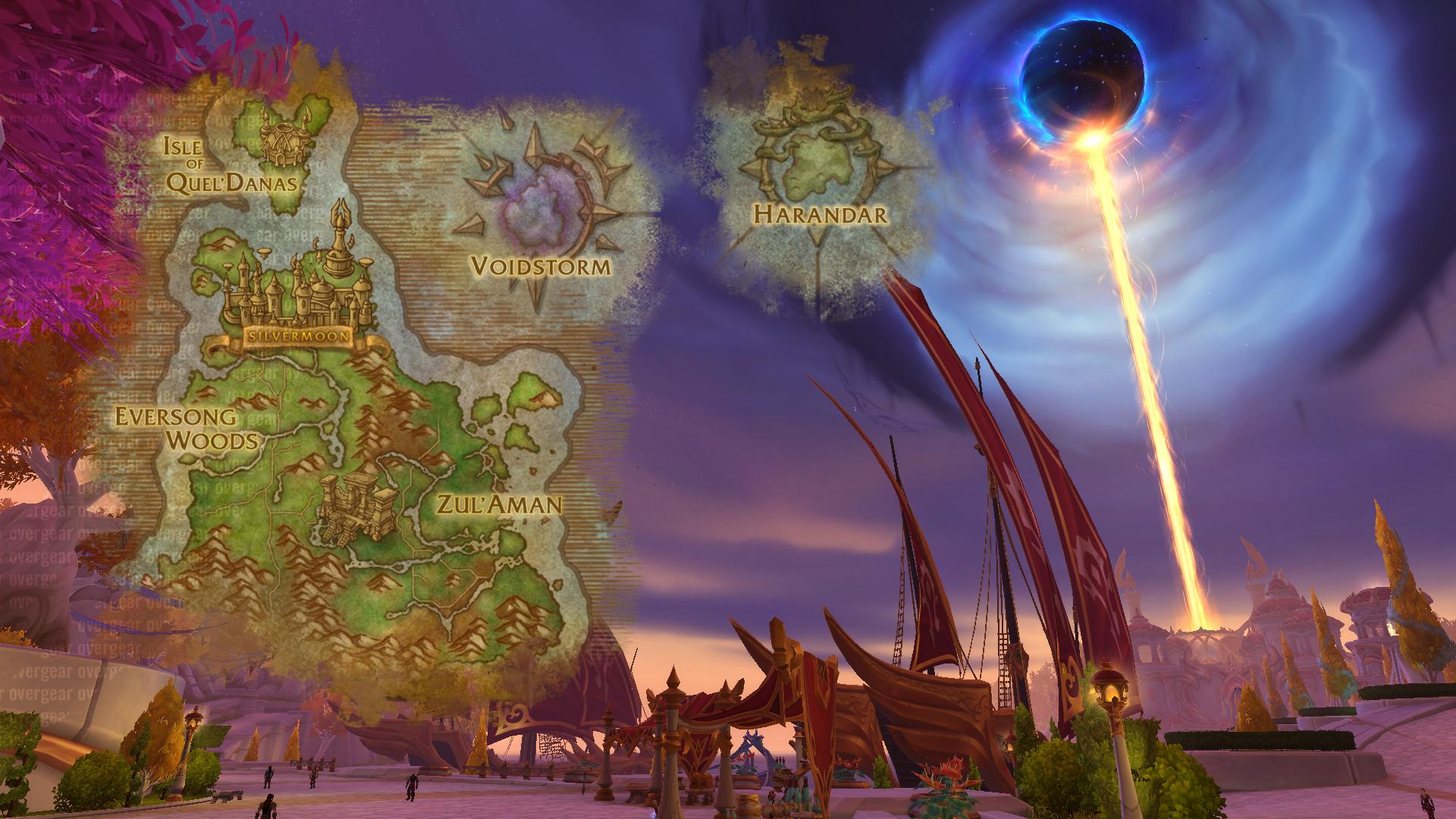Pick the Harandar zone map
The image size is (1456, 819).
point(819,214)
